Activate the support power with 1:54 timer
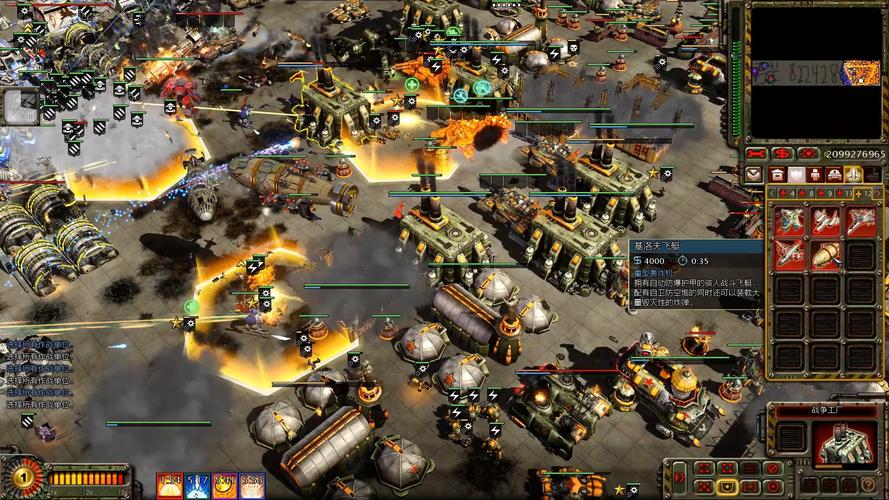Image resolution: width=889 pixels, height=500 pixels. click(x=170, y=486)
